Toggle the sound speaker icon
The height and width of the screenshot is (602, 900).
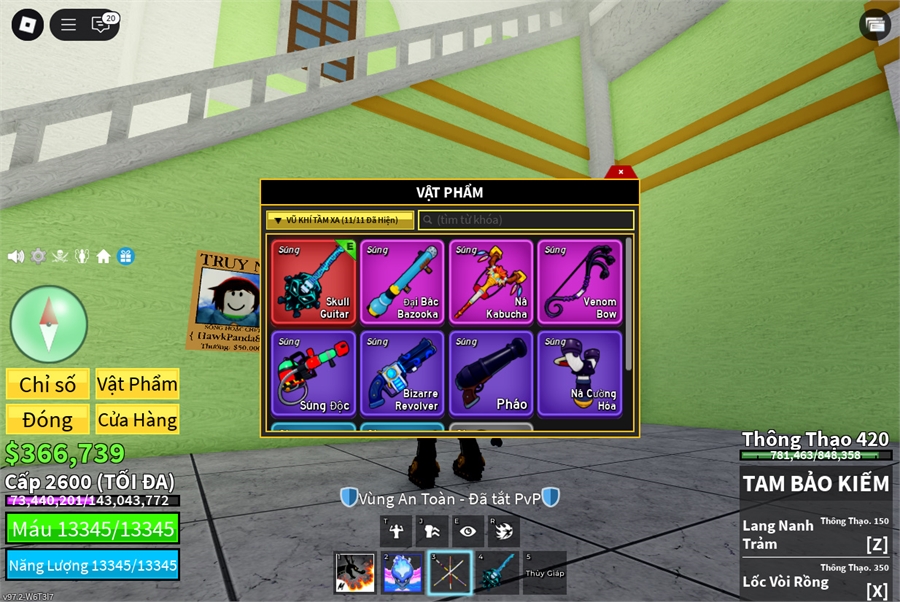click(16, 256)
